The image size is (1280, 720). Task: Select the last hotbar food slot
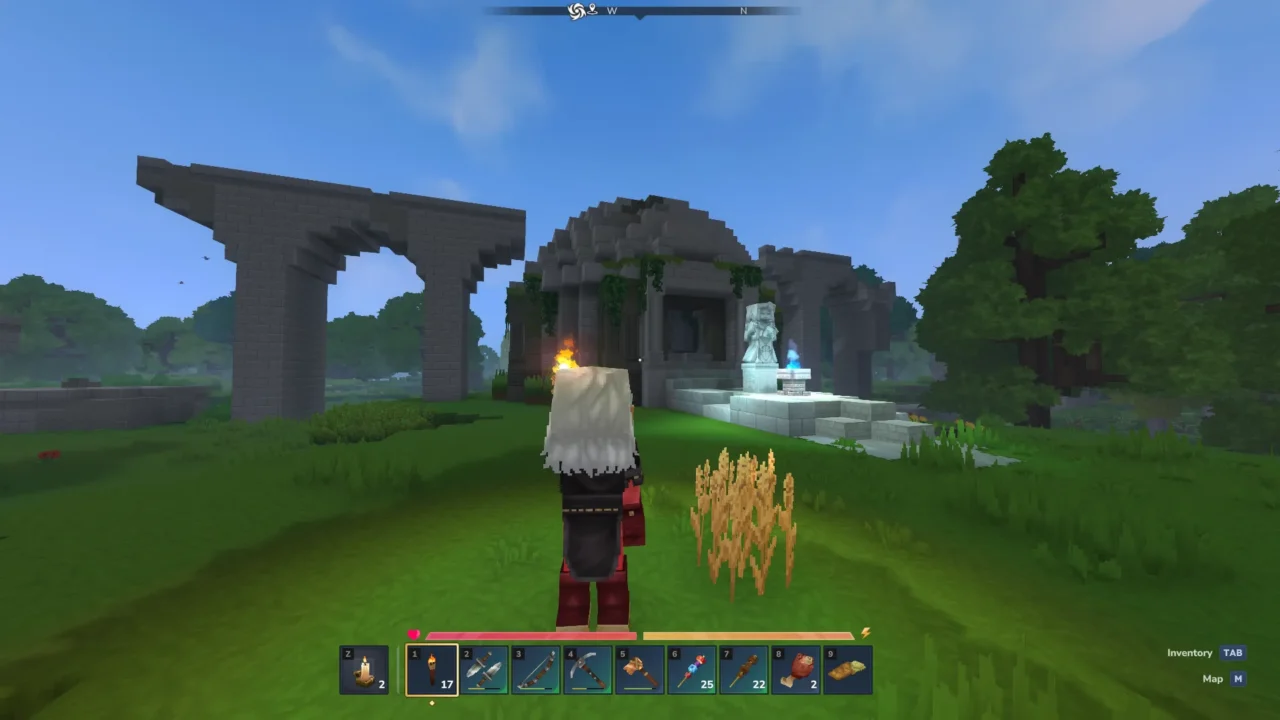[x=848, y=670]
